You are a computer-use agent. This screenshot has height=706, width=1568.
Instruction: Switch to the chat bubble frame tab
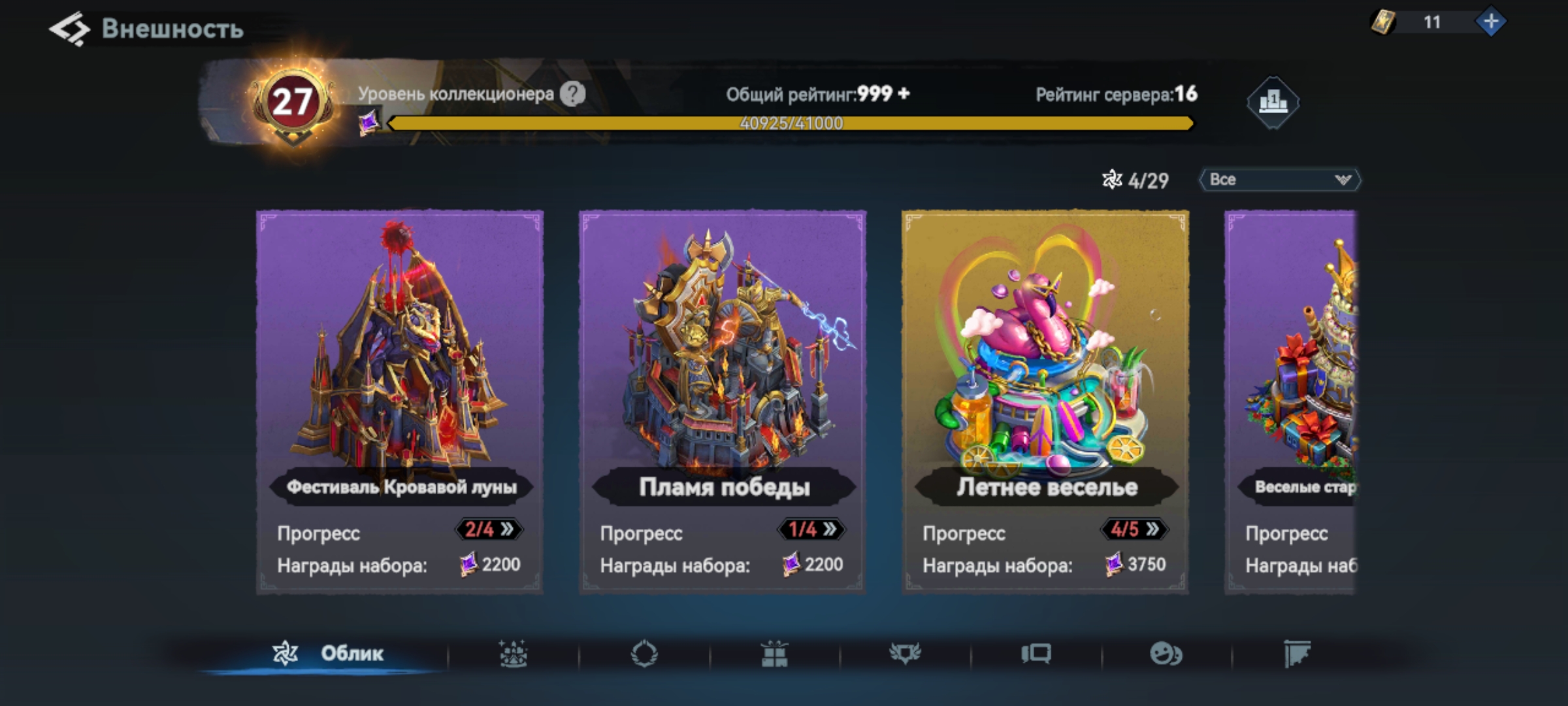(x=1036, y=654)
